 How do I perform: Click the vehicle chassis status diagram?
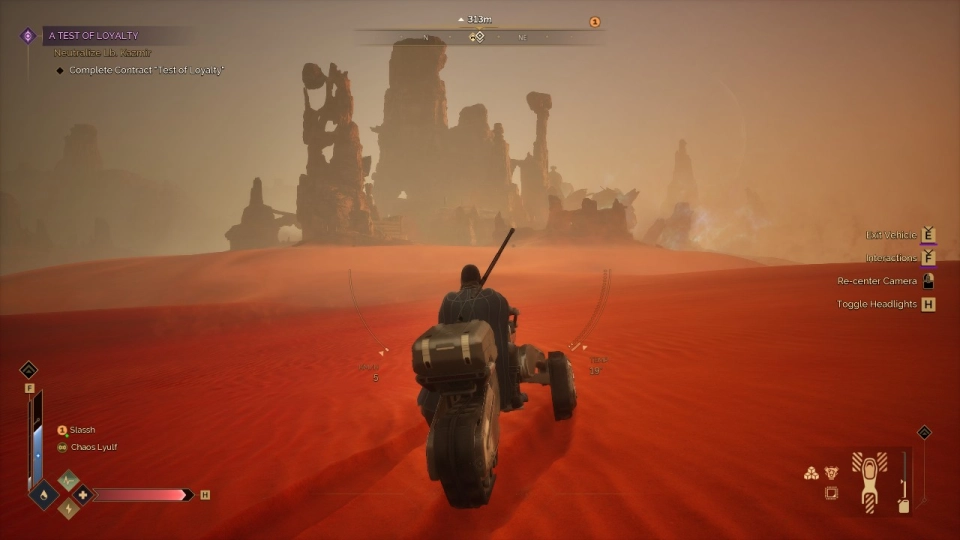(869, 479)
